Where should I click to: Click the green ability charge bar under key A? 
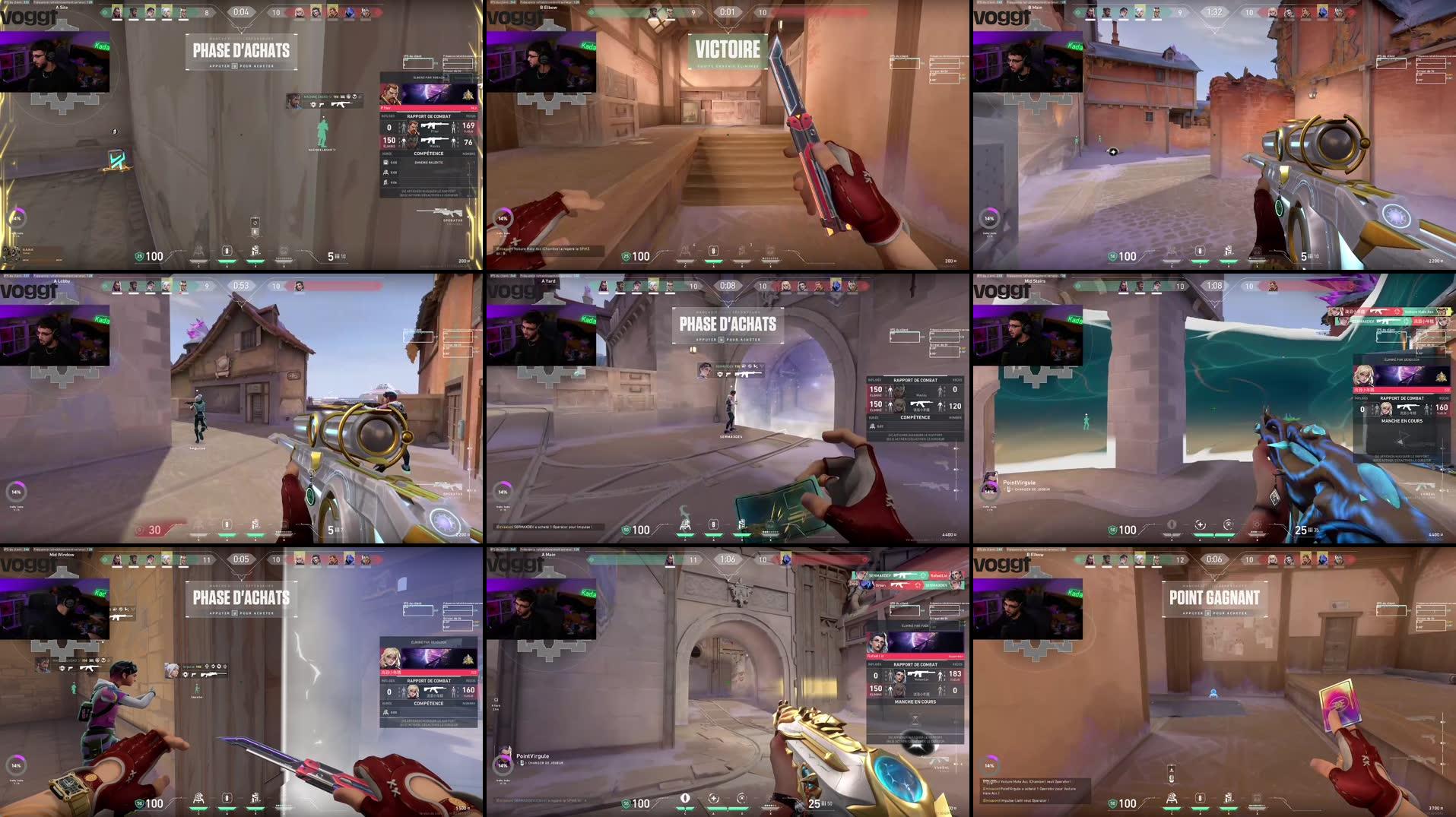[x=227, y=261]
